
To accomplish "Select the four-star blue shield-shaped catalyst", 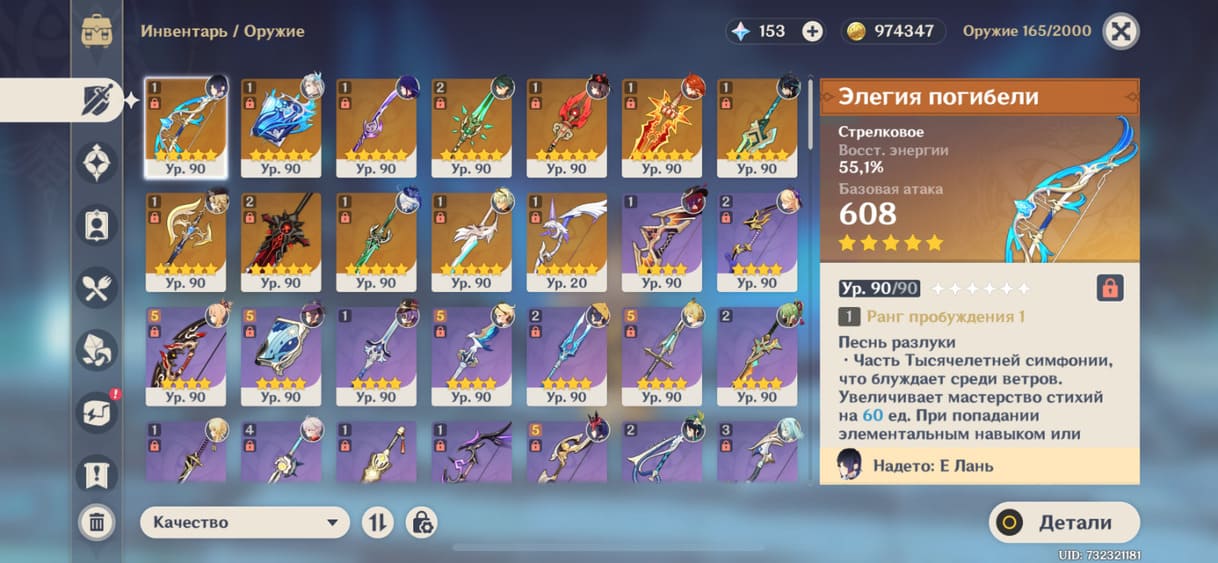I will [281, 355].
